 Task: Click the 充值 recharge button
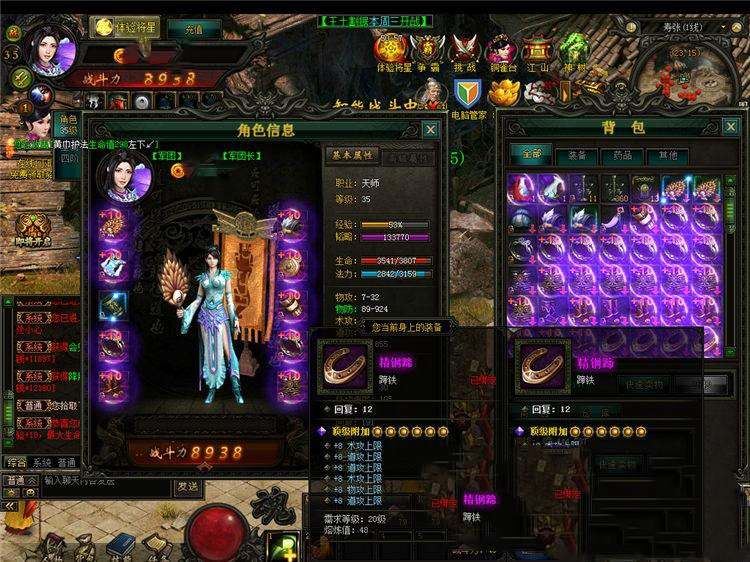(x=203, y=28)
